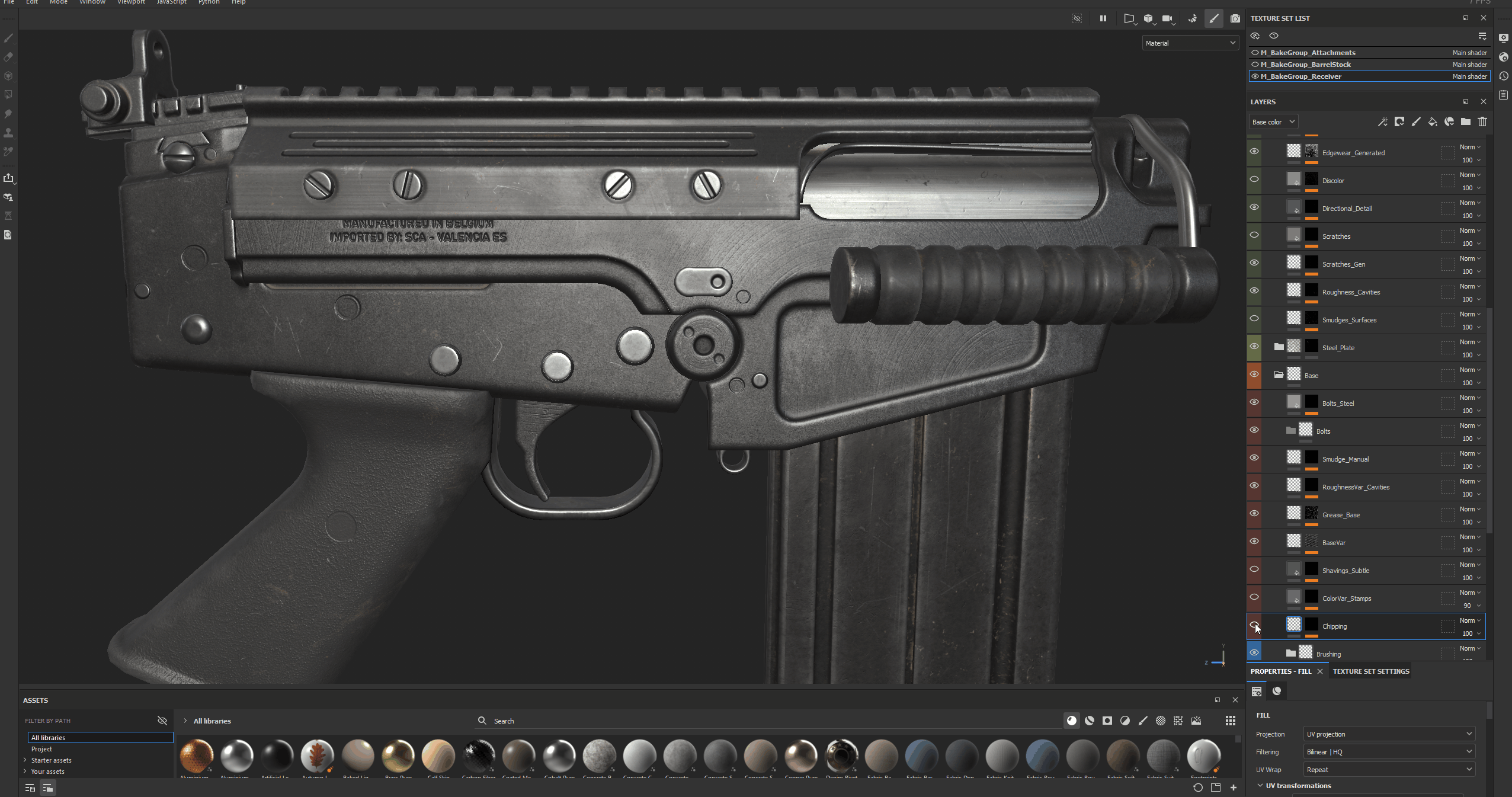Hide the Scratches layer
The image size is (1512, 797).
point(1255,235)
